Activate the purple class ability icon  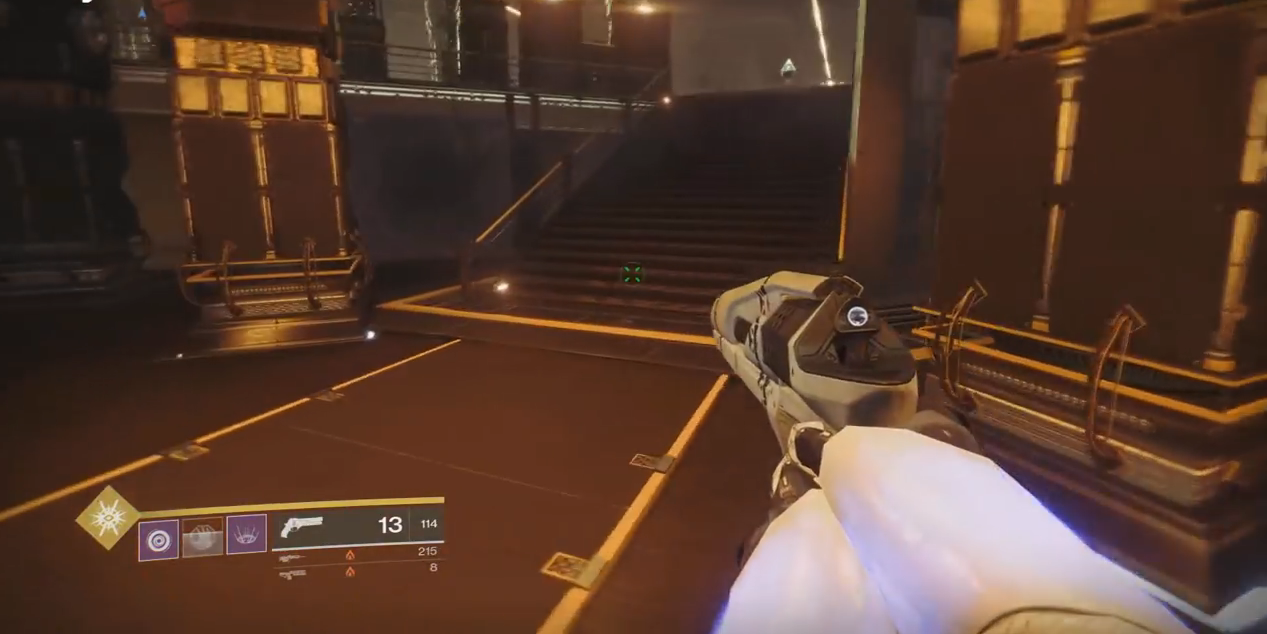pyautogui.click(x=246, y=534)
